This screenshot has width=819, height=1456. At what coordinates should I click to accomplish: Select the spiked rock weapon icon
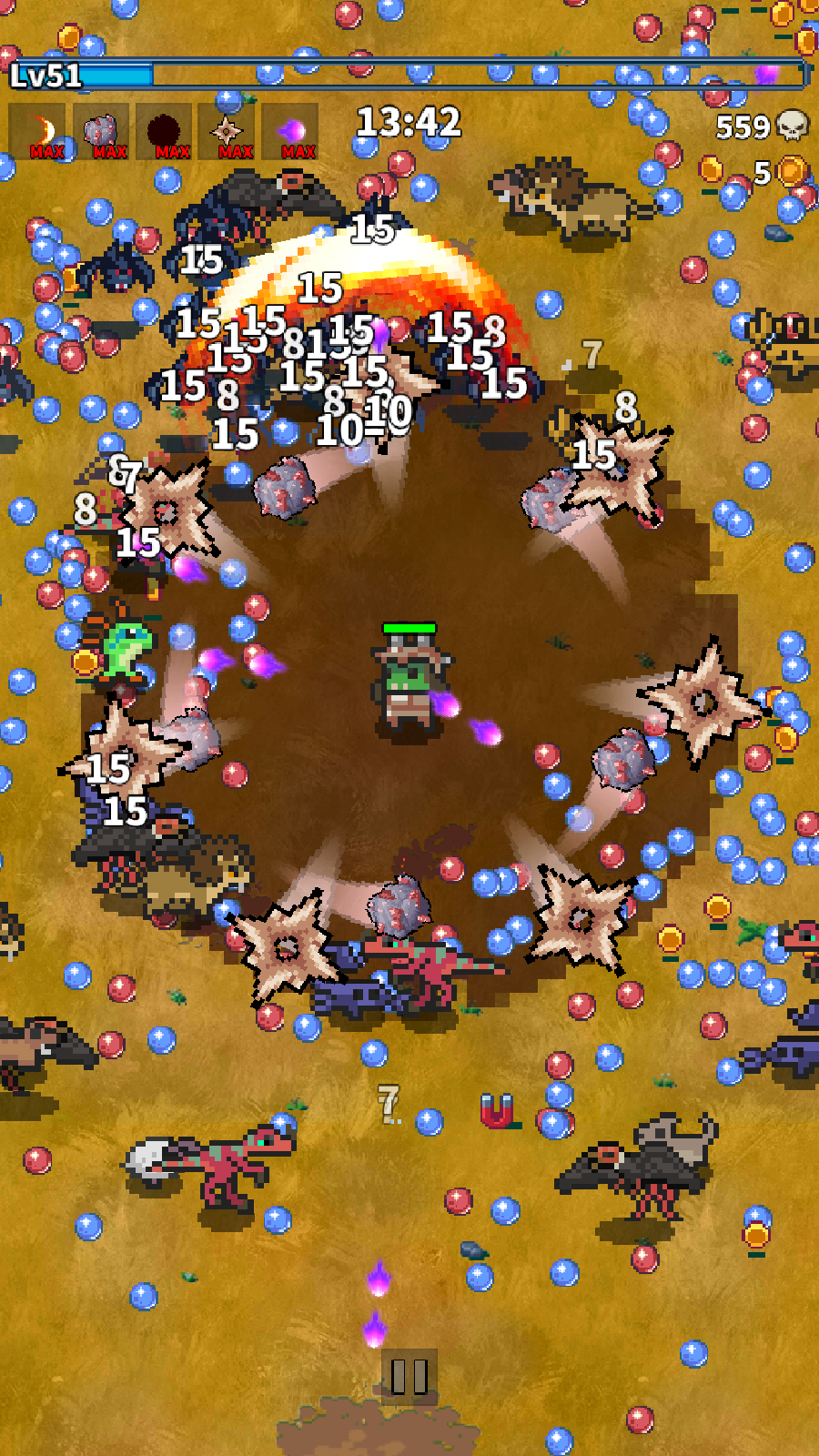click(x=101, y=133)
